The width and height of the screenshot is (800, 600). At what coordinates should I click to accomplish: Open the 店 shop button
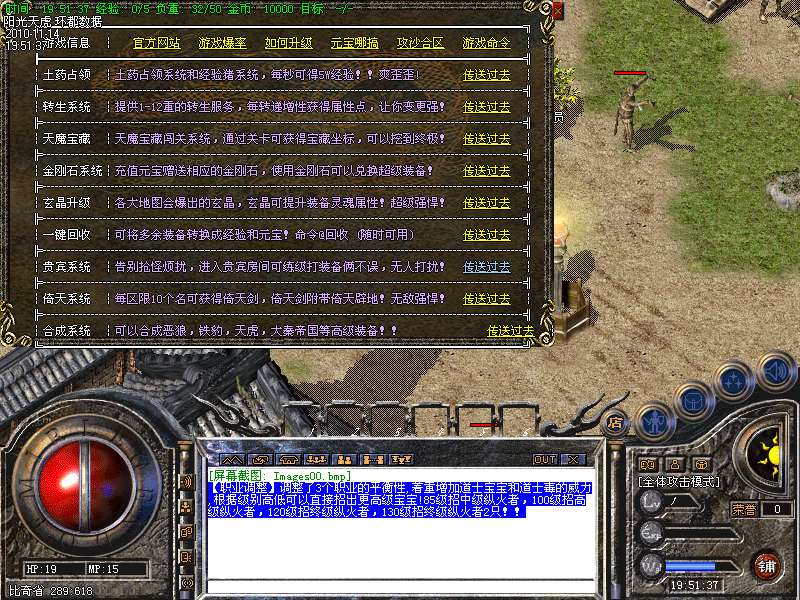(615, 422)
